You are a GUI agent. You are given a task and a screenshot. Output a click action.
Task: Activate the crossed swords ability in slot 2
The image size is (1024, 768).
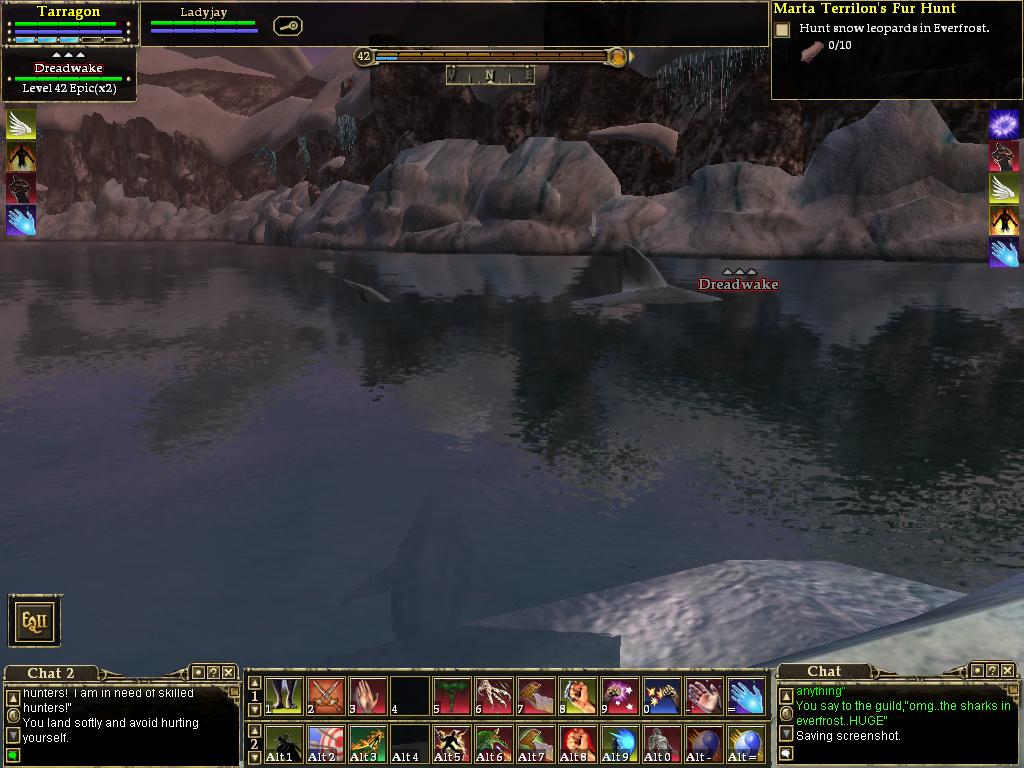click(326, 696)
